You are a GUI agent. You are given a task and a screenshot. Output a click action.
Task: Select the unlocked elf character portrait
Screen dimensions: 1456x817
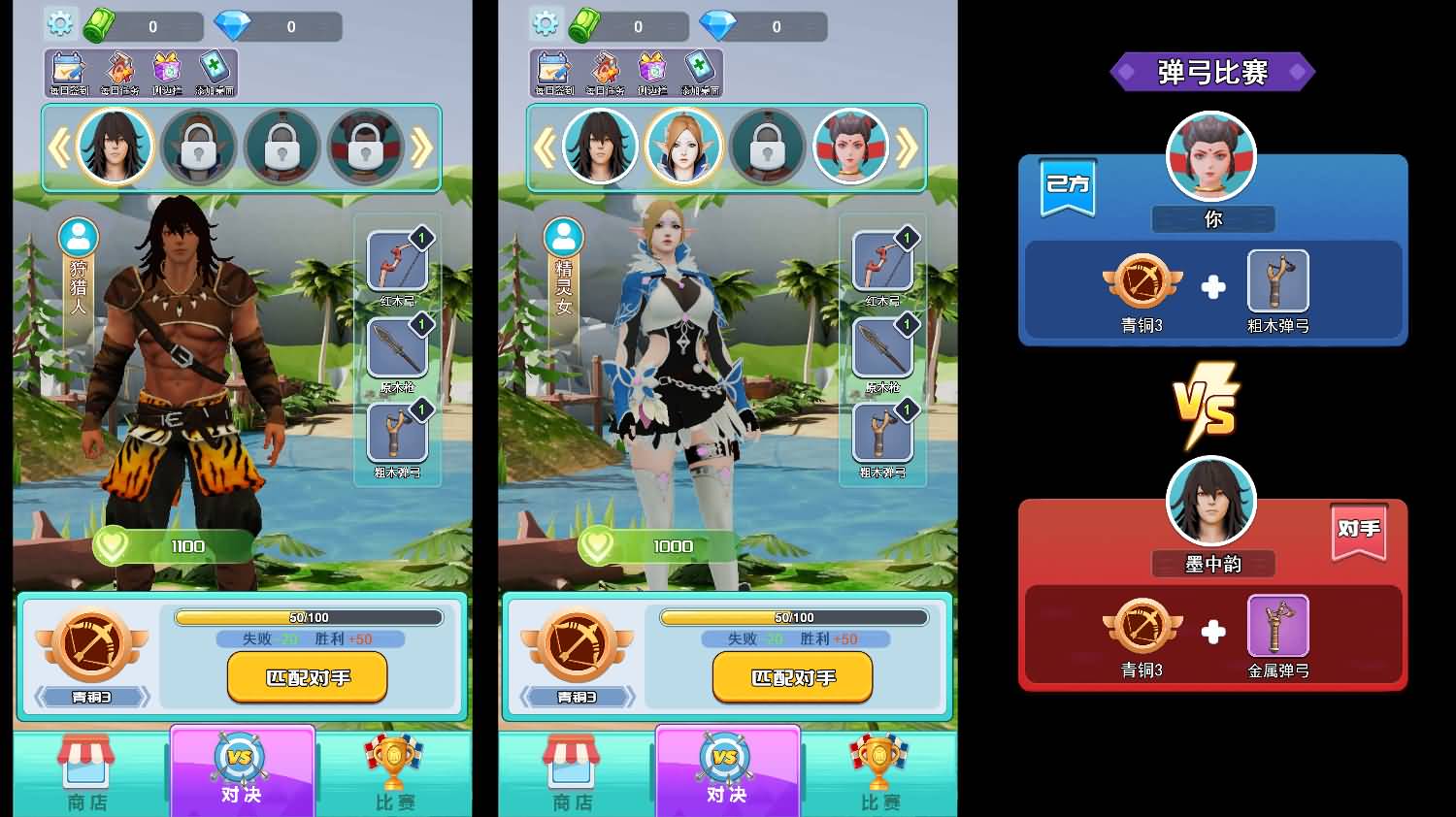click(x=683, y=145)
